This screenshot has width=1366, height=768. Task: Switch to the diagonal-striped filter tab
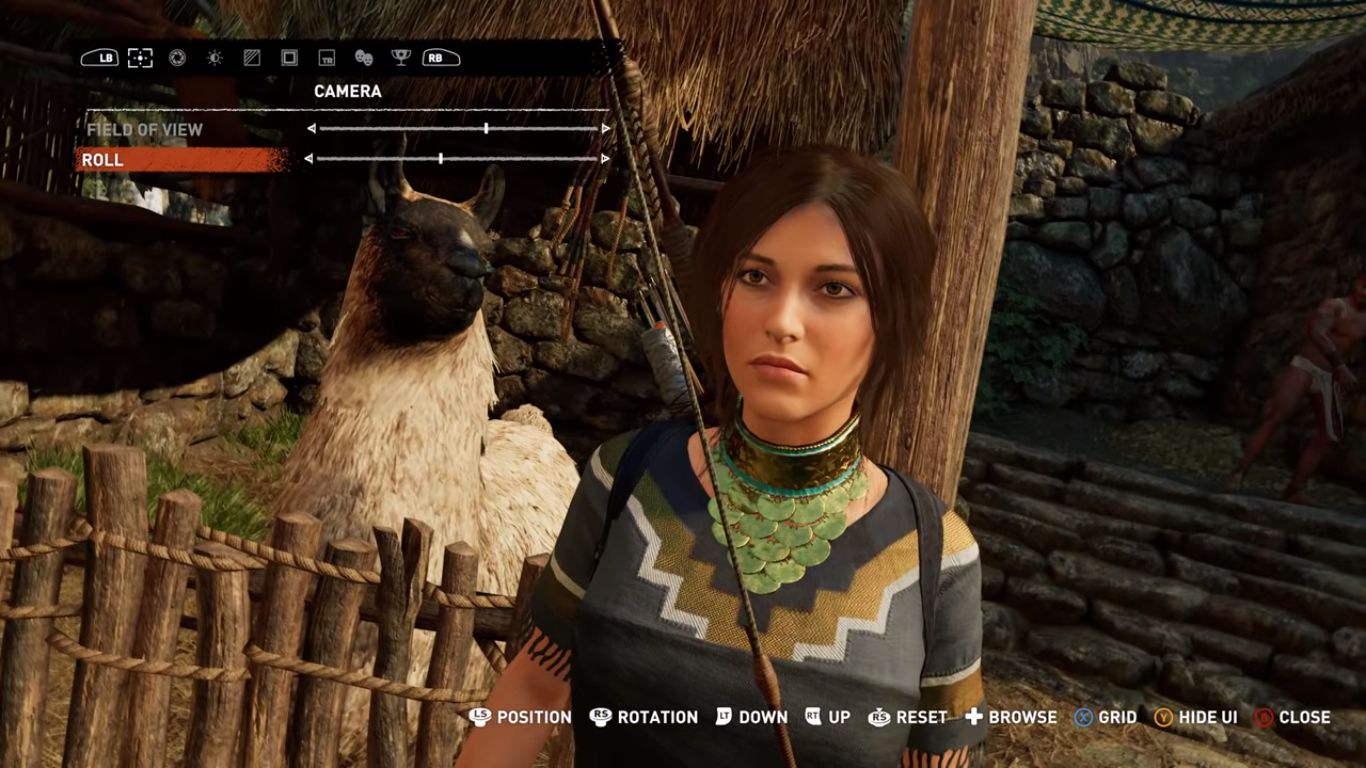click(252, 58)
